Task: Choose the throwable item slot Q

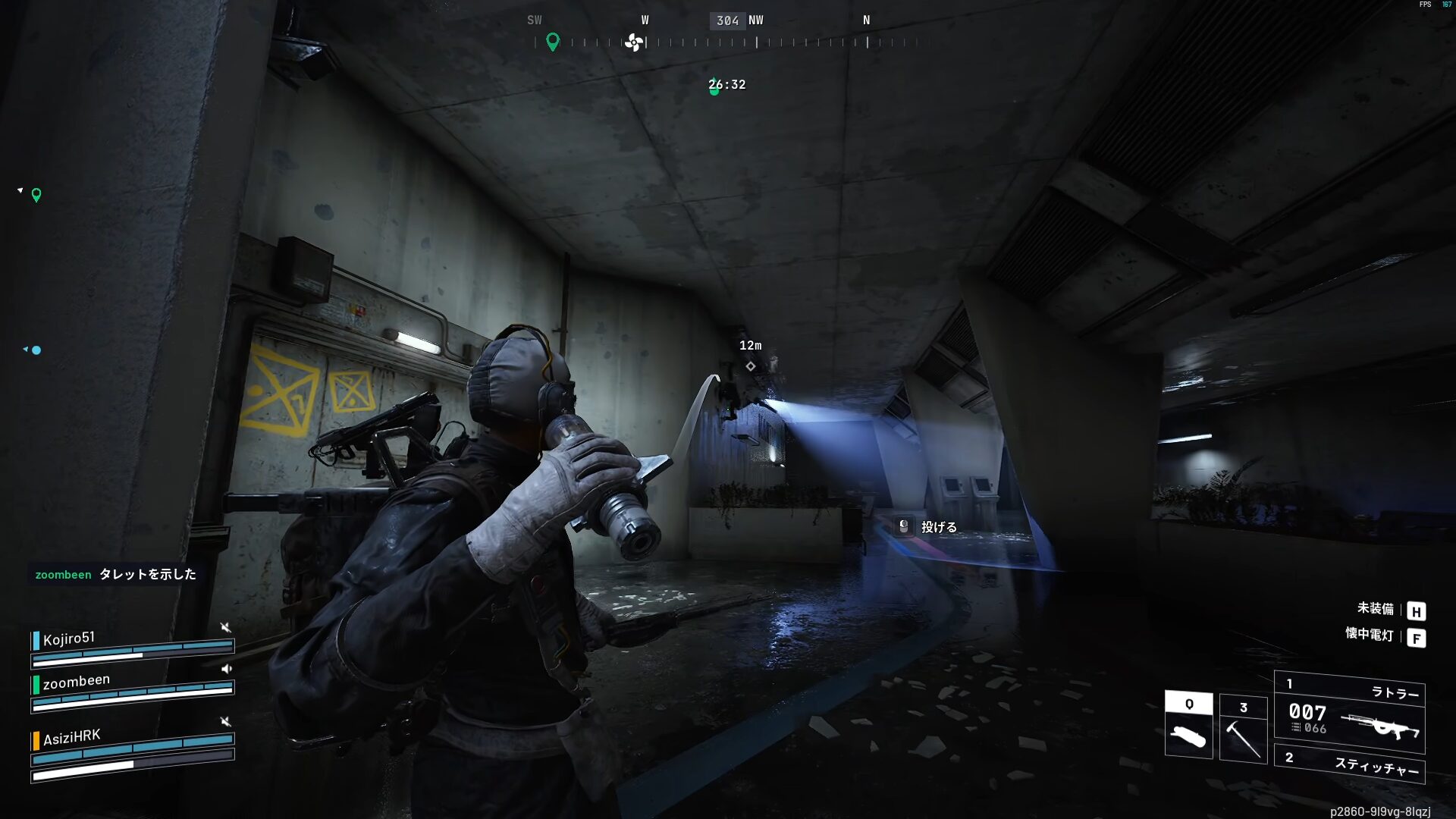Action: tap(1188, 724)
